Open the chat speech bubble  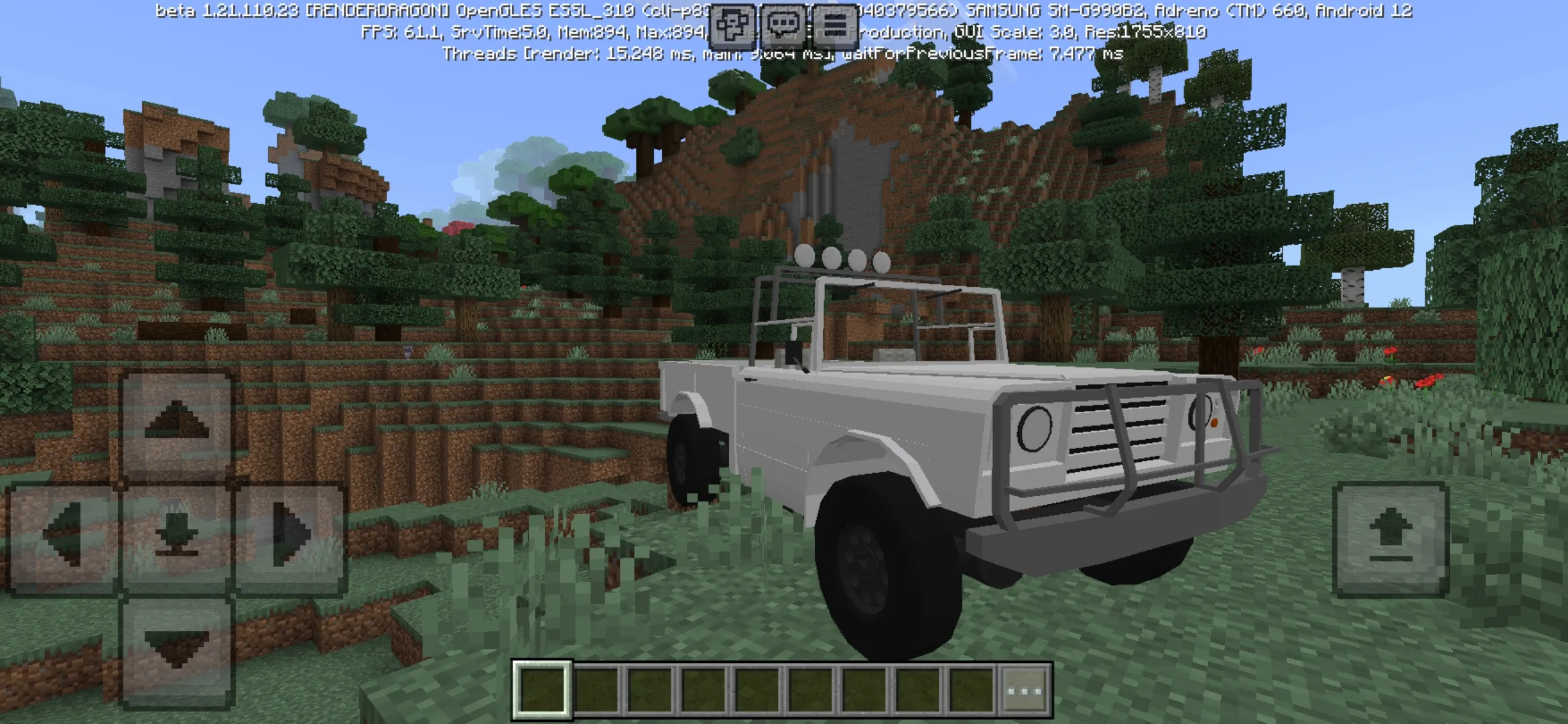click(783, 25)
